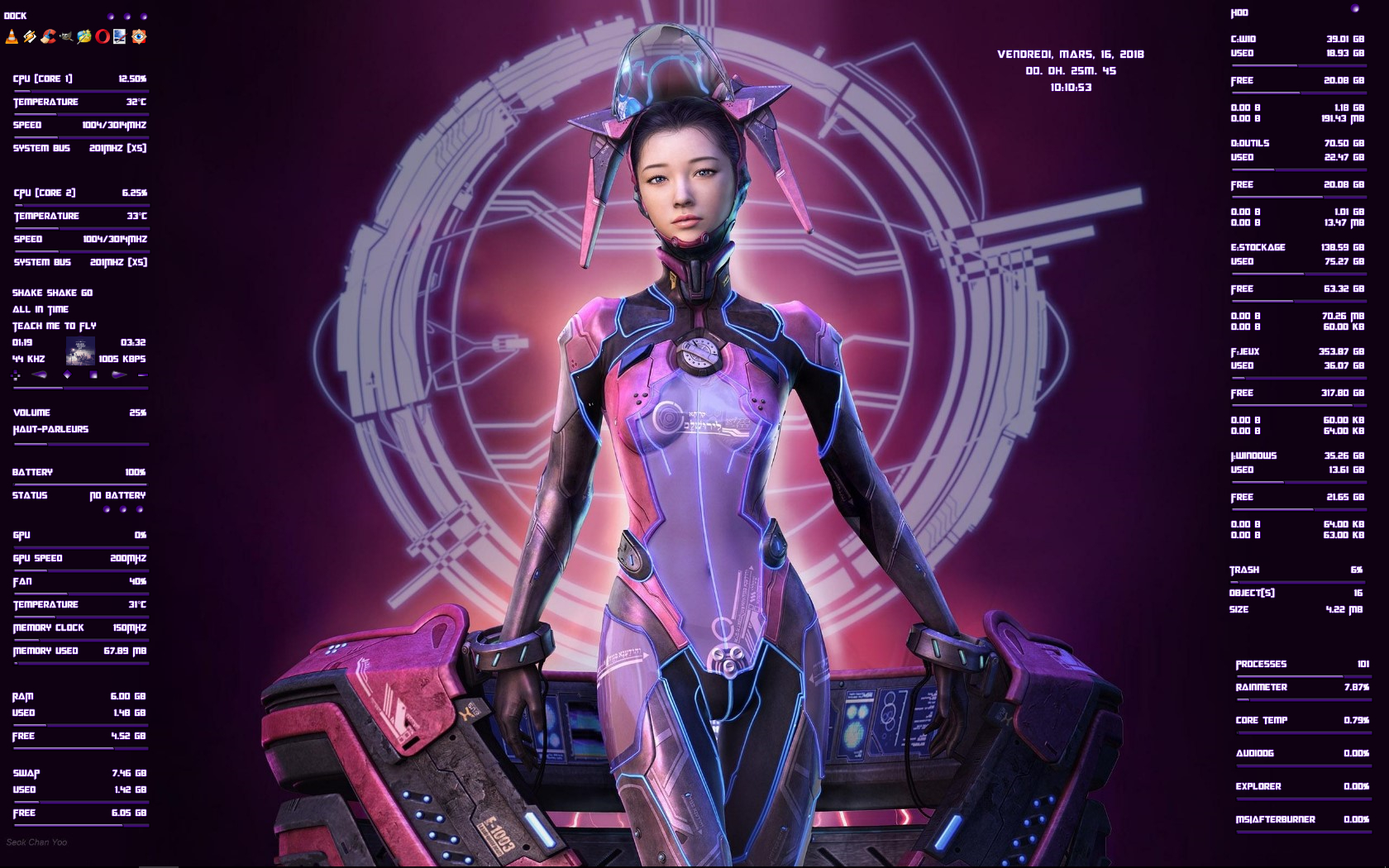Viewport: 1389px width, 868px height.
Task: Click the first purple dot beside the Dock label
Action: 110,17
